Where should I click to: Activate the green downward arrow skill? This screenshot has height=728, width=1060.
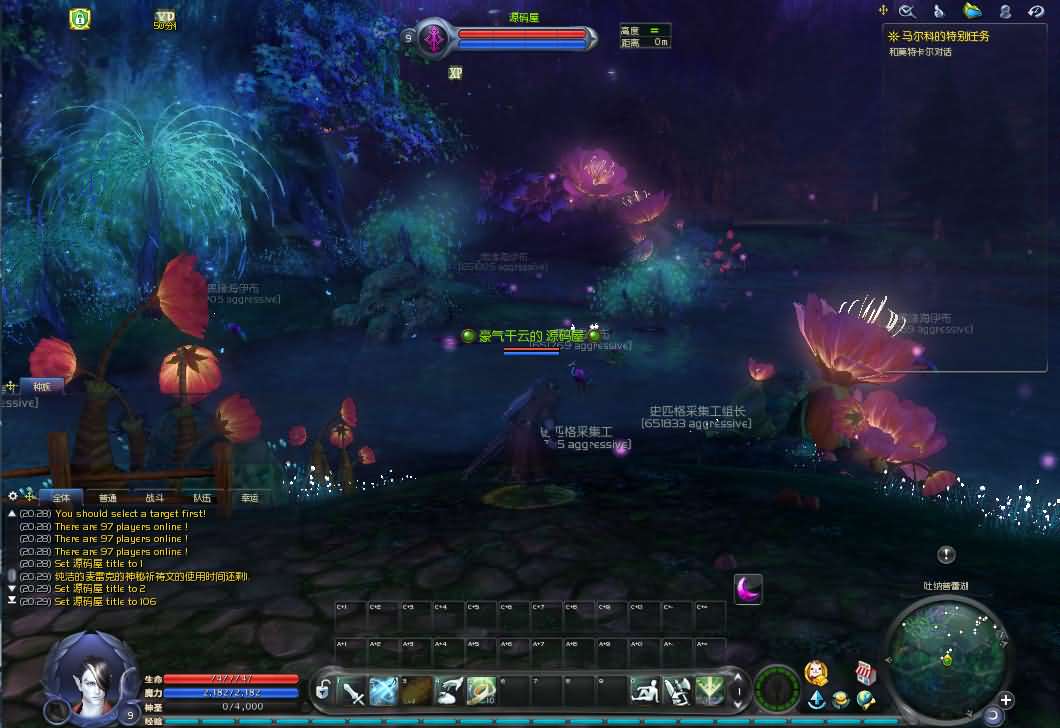[x=709, y=689]
